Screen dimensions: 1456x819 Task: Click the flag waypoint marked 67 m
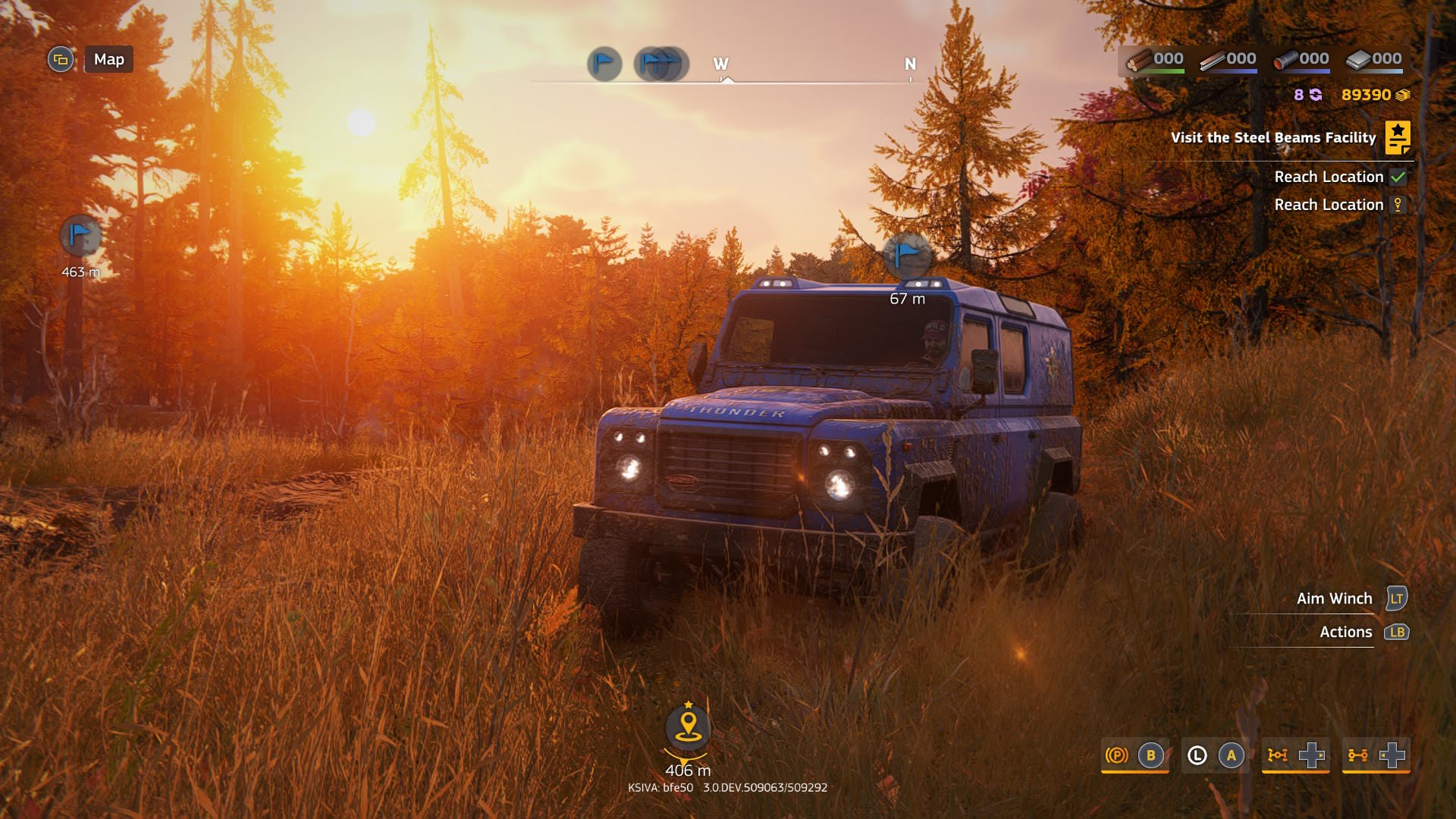coord(907,256)
